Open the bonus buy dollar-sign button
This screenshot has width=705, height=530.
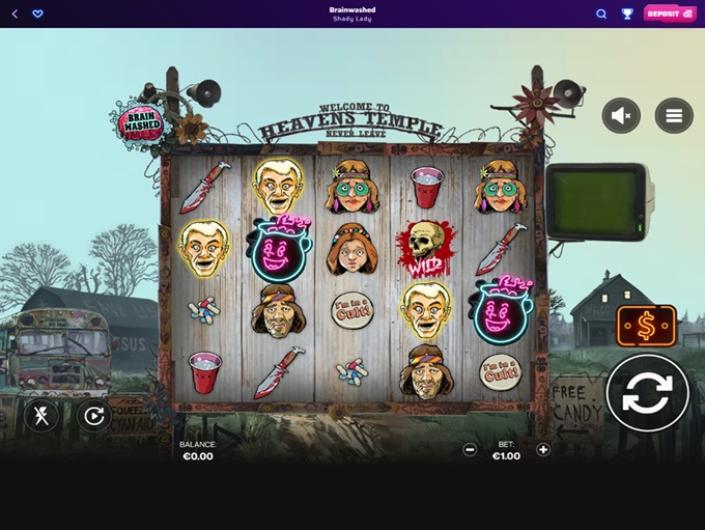646,326
